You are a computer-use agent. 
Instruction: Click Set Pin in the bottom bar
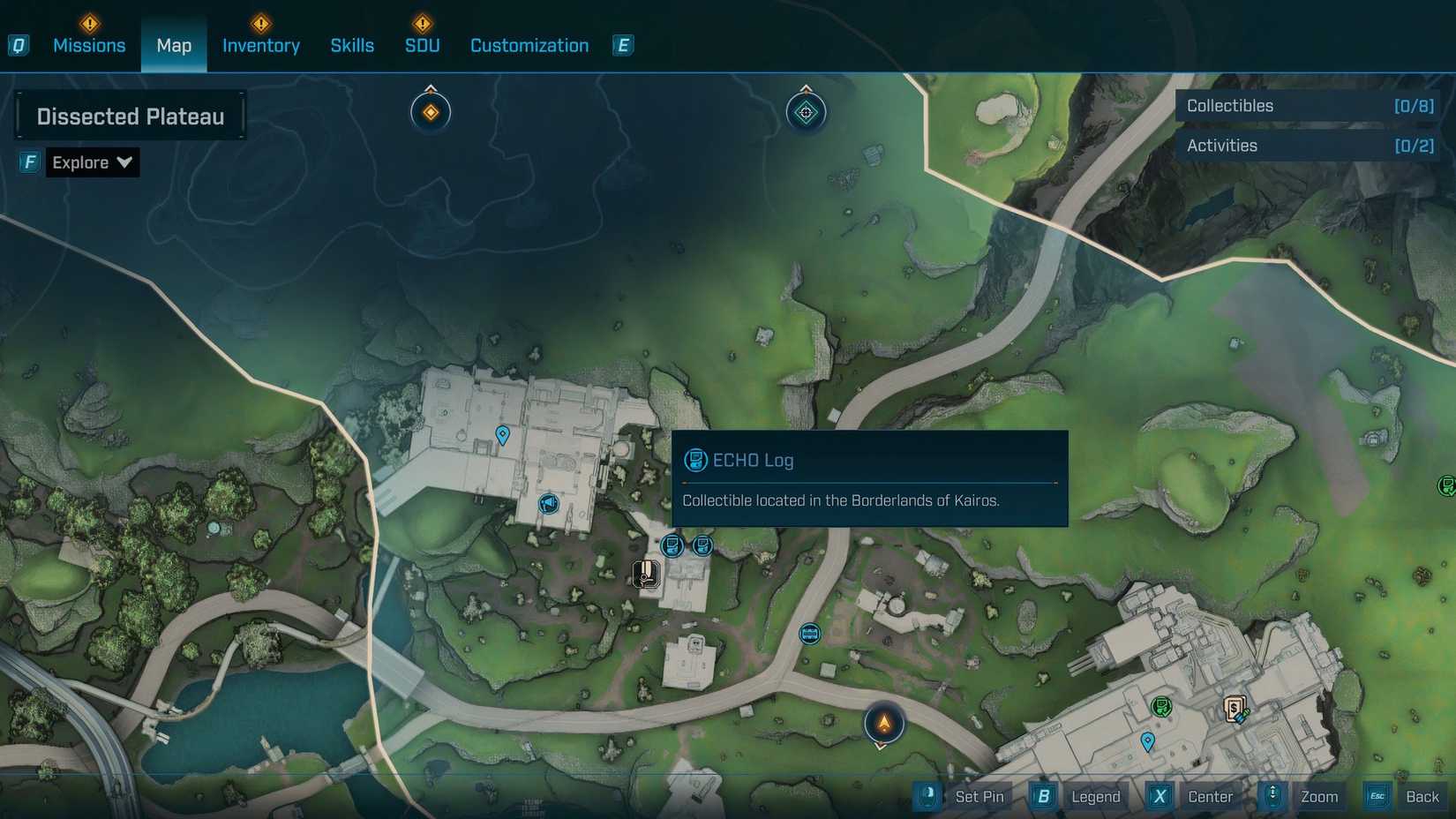(979, 796)
